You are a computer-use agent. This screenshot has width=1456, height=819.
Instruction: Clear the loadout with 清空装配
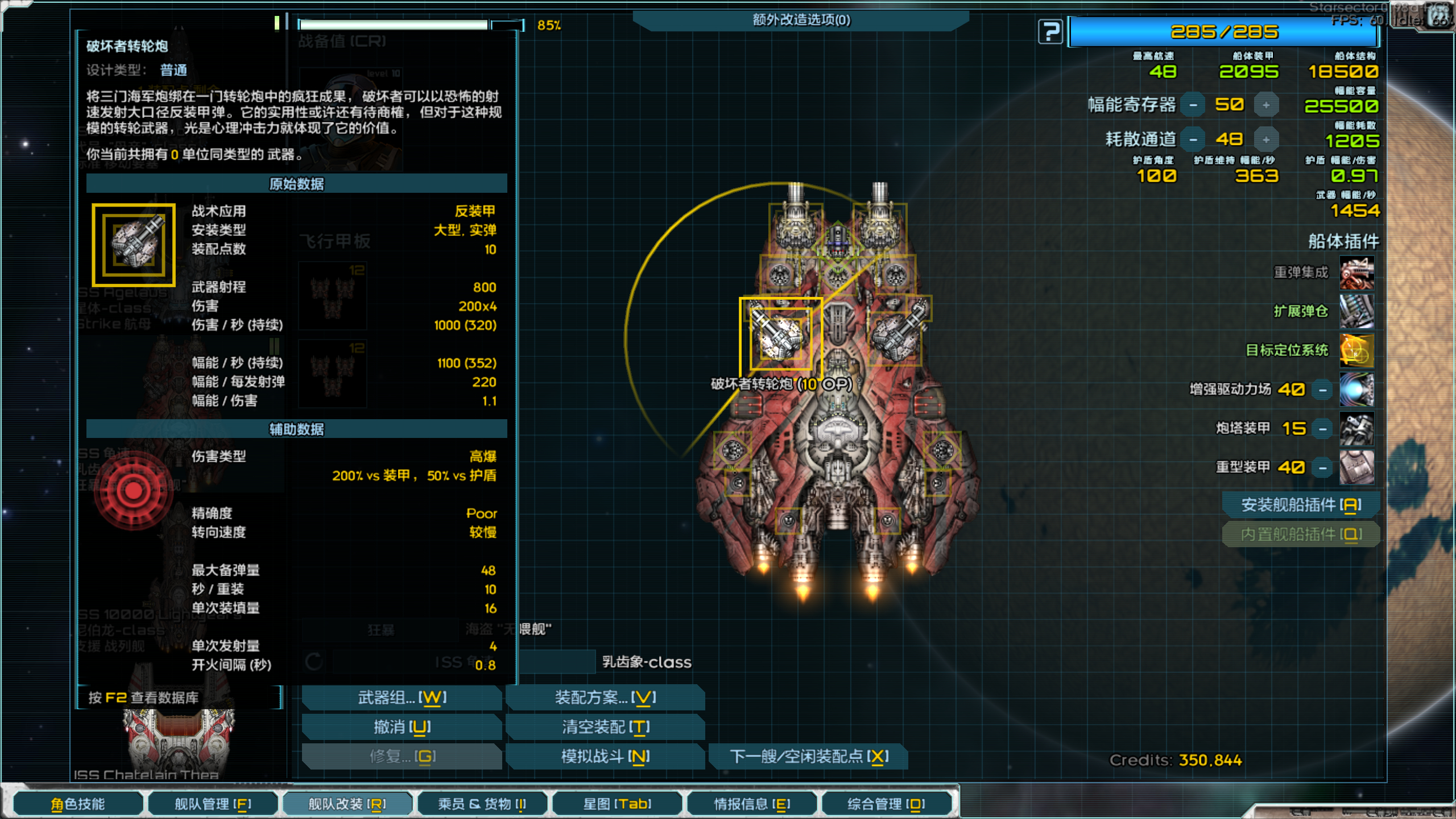605,727
